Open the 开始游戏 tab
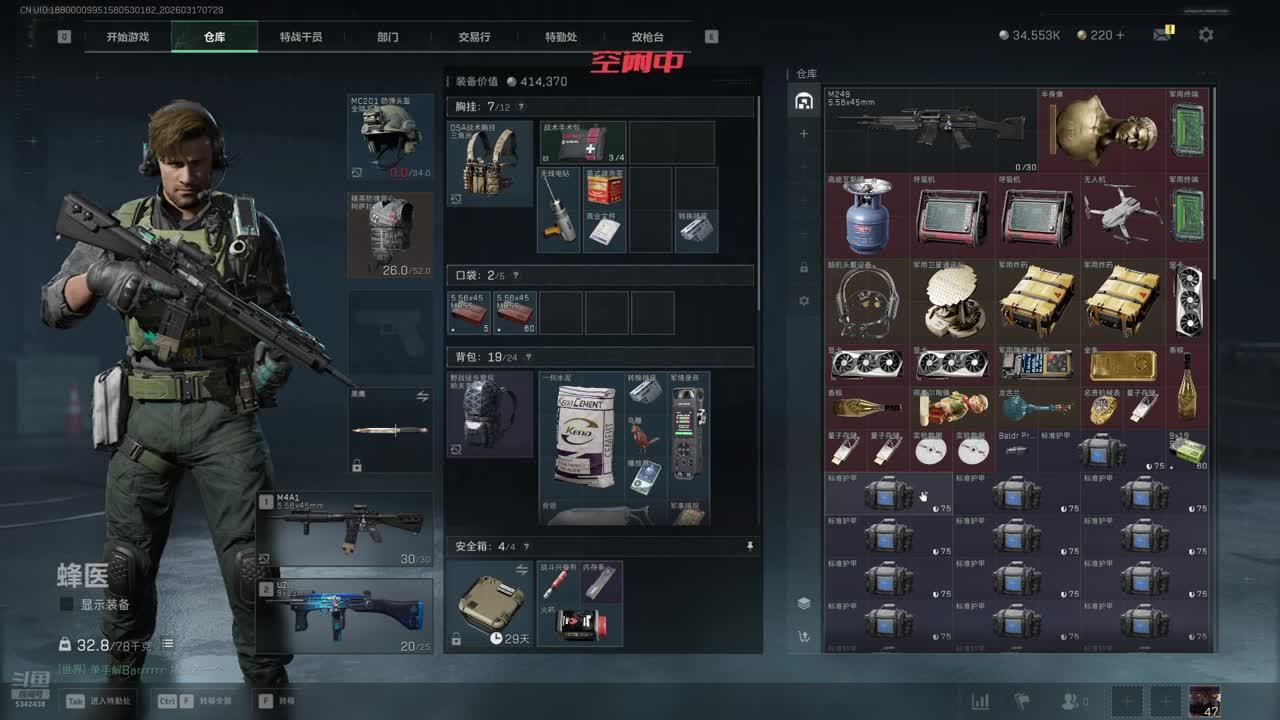Image resolution: width=1280 pixels, height=720 pixels. 127,37
